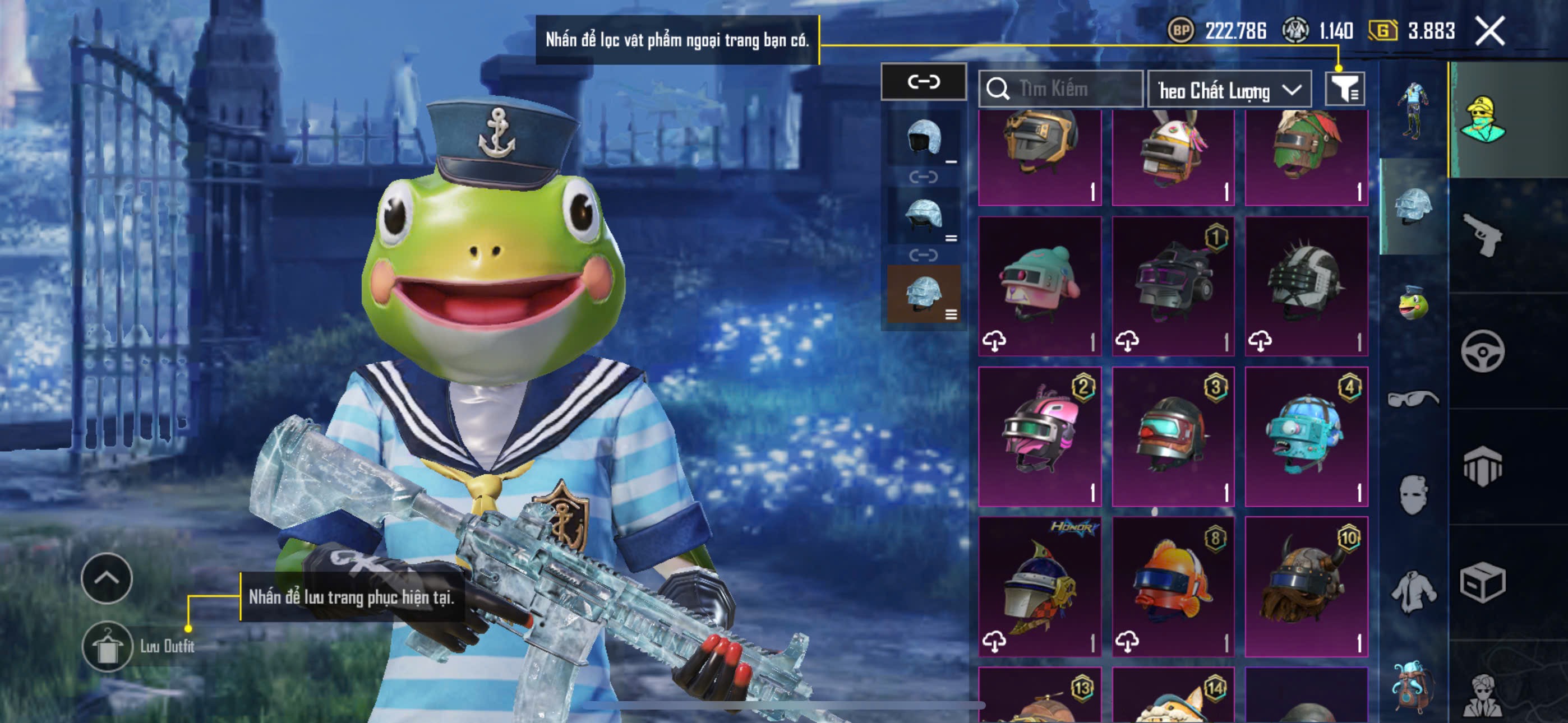Open the jacket clothing category
Image resolution: width=1568 pixels, height=723 pixels.
pyautogui.click(x=1412, y=591)
